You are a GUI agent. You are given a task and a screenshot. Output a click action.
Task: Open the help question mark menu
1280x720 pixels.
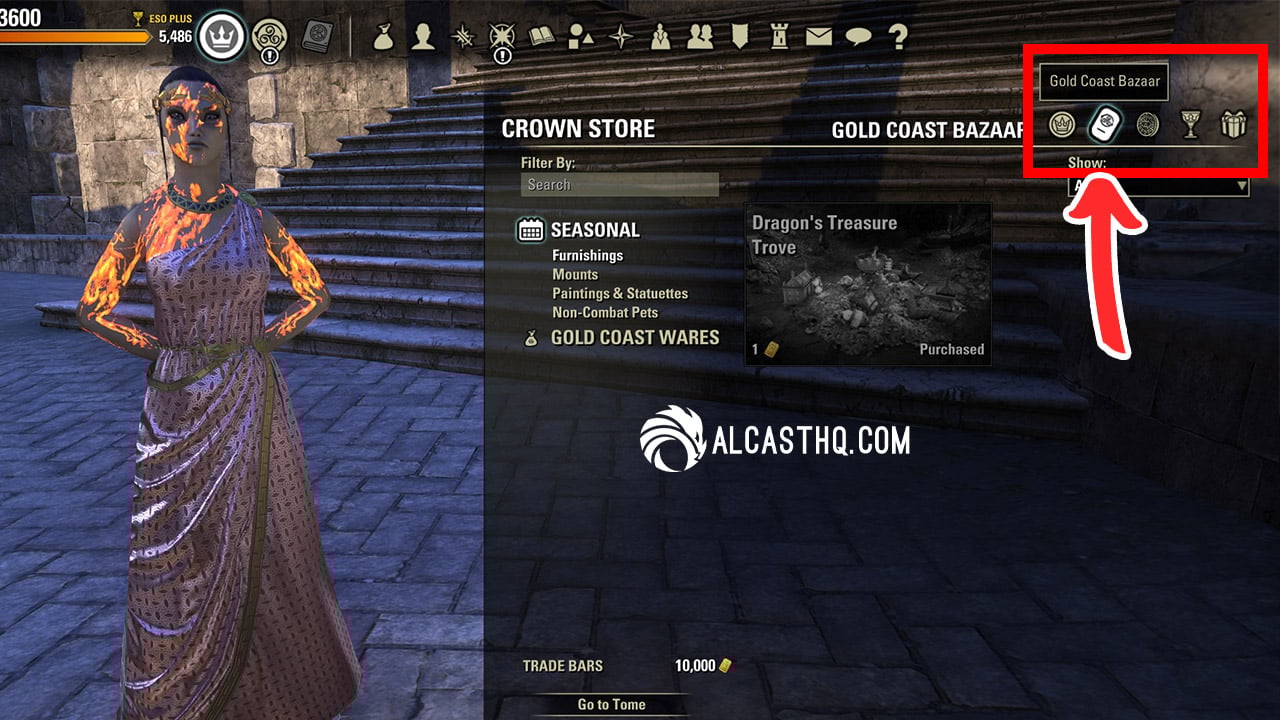(x=898, y=37)
